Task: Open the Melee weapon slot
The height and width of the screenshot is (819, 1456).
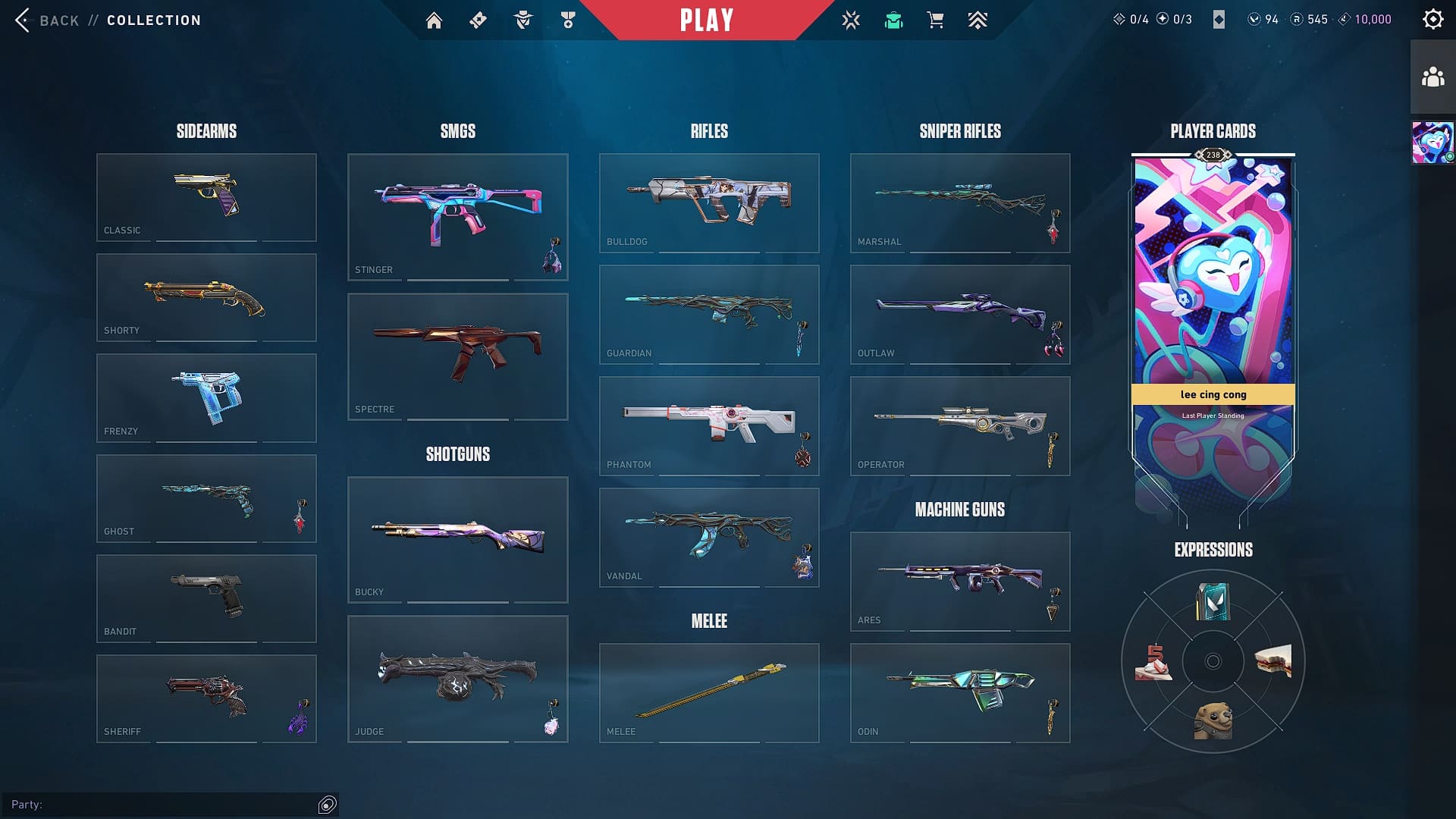Action: [x=708, y=692]
